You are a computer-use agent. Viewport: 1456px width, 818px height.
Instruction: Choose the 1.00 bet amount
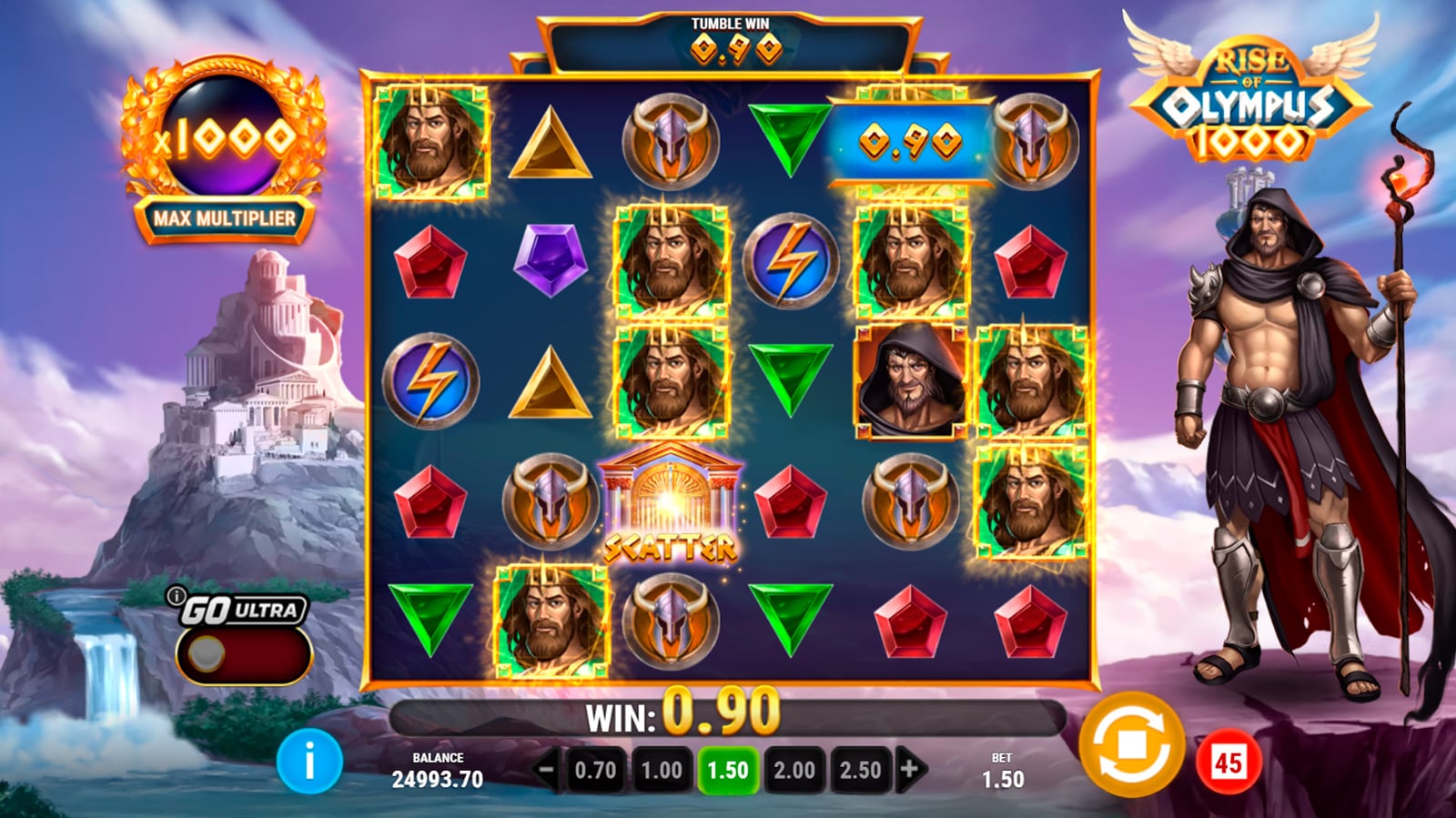point(662,770)
